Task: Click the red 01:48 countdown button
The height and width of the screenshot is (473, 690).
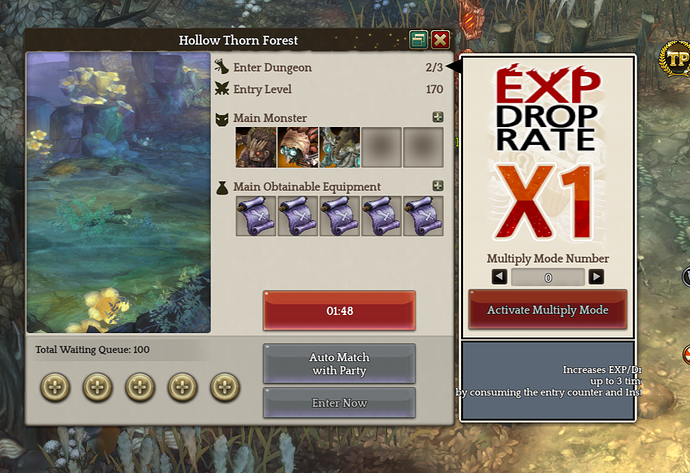Action: [x=339, y=310]
